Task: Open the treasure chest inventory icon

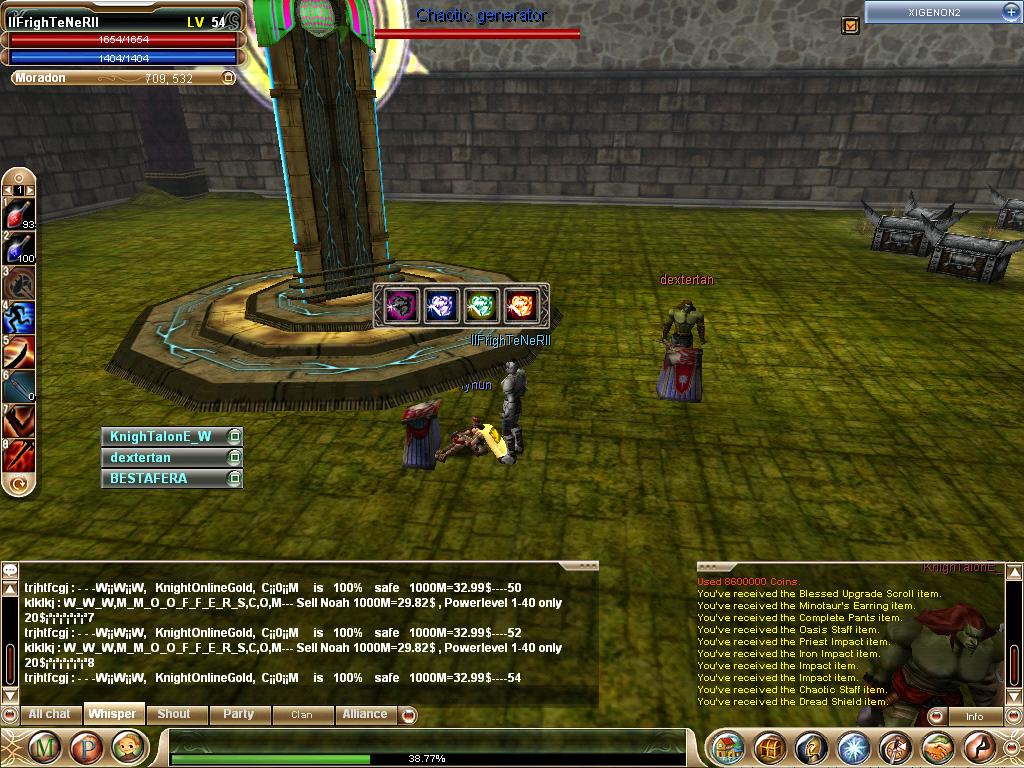Action: [x=770, y=747]
